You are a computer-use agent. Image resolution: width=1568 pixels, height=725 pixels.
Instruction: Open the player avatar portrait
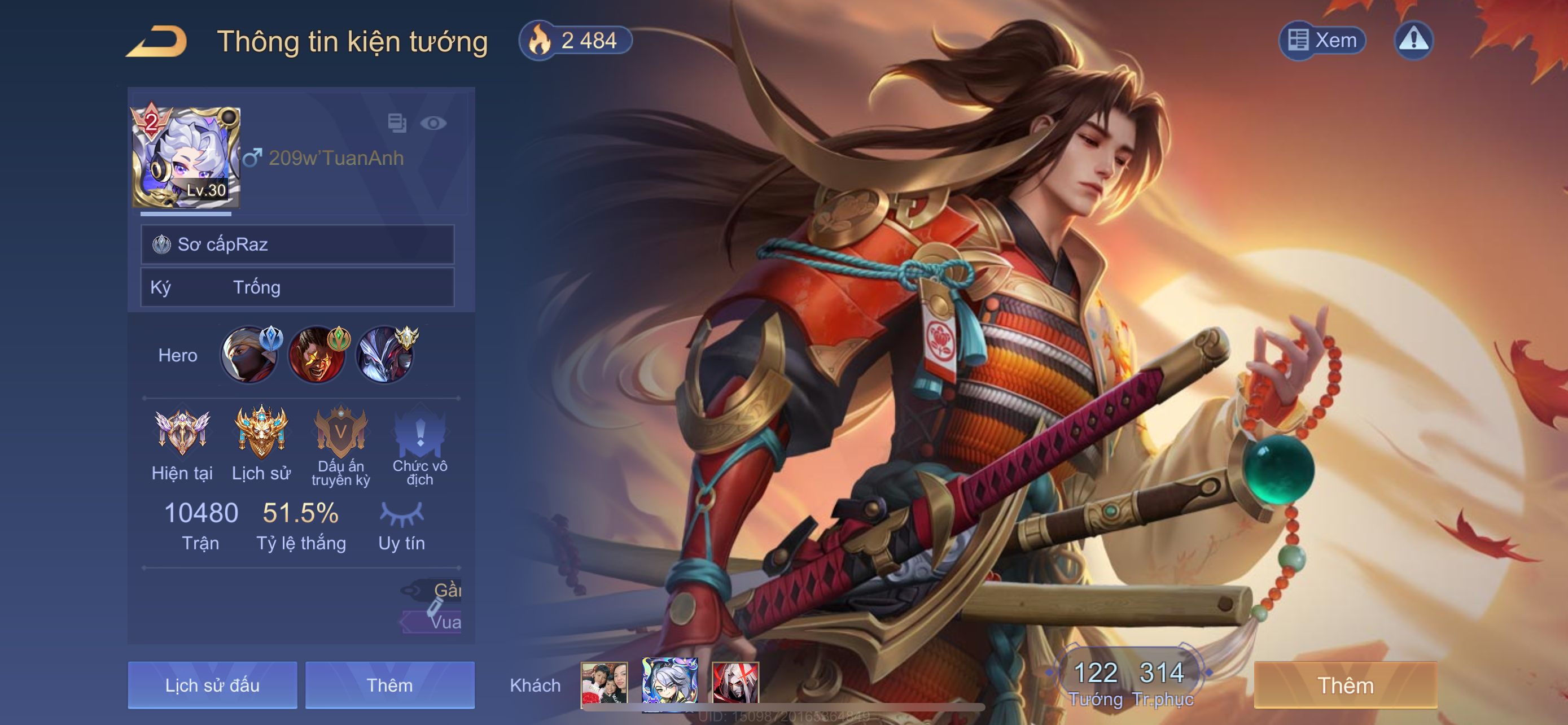[186, 158]
